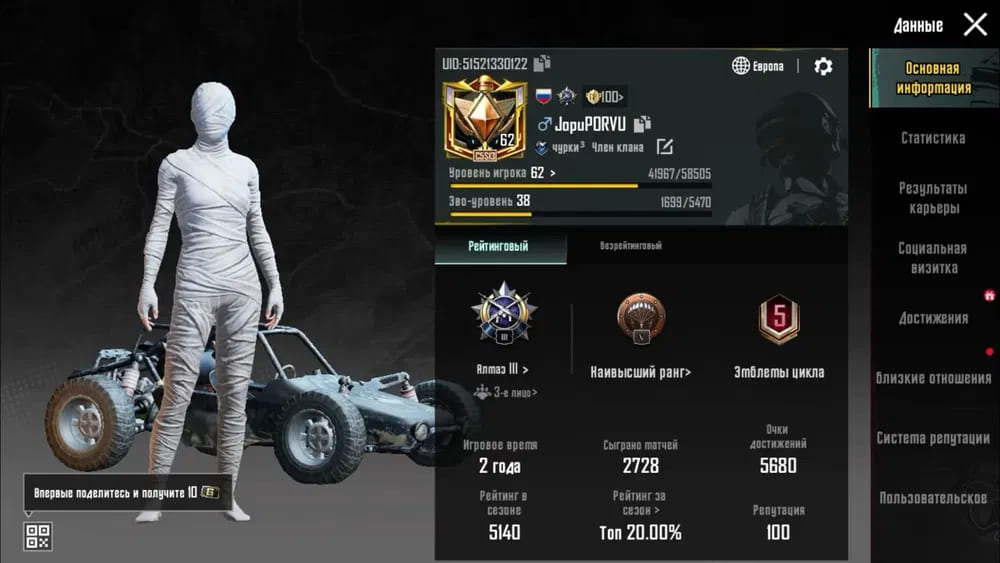This screenshot has width=1000, height=563.
Task: View the Система репутации tab
Action: coord(932,438)
